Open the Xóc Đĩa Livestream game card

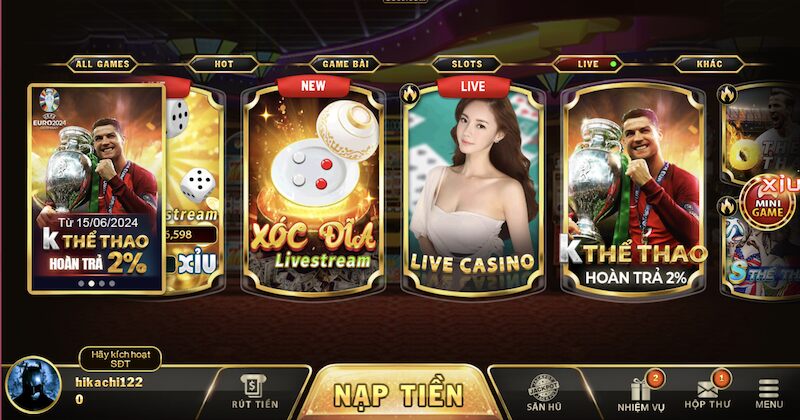[x=313, y=190]
